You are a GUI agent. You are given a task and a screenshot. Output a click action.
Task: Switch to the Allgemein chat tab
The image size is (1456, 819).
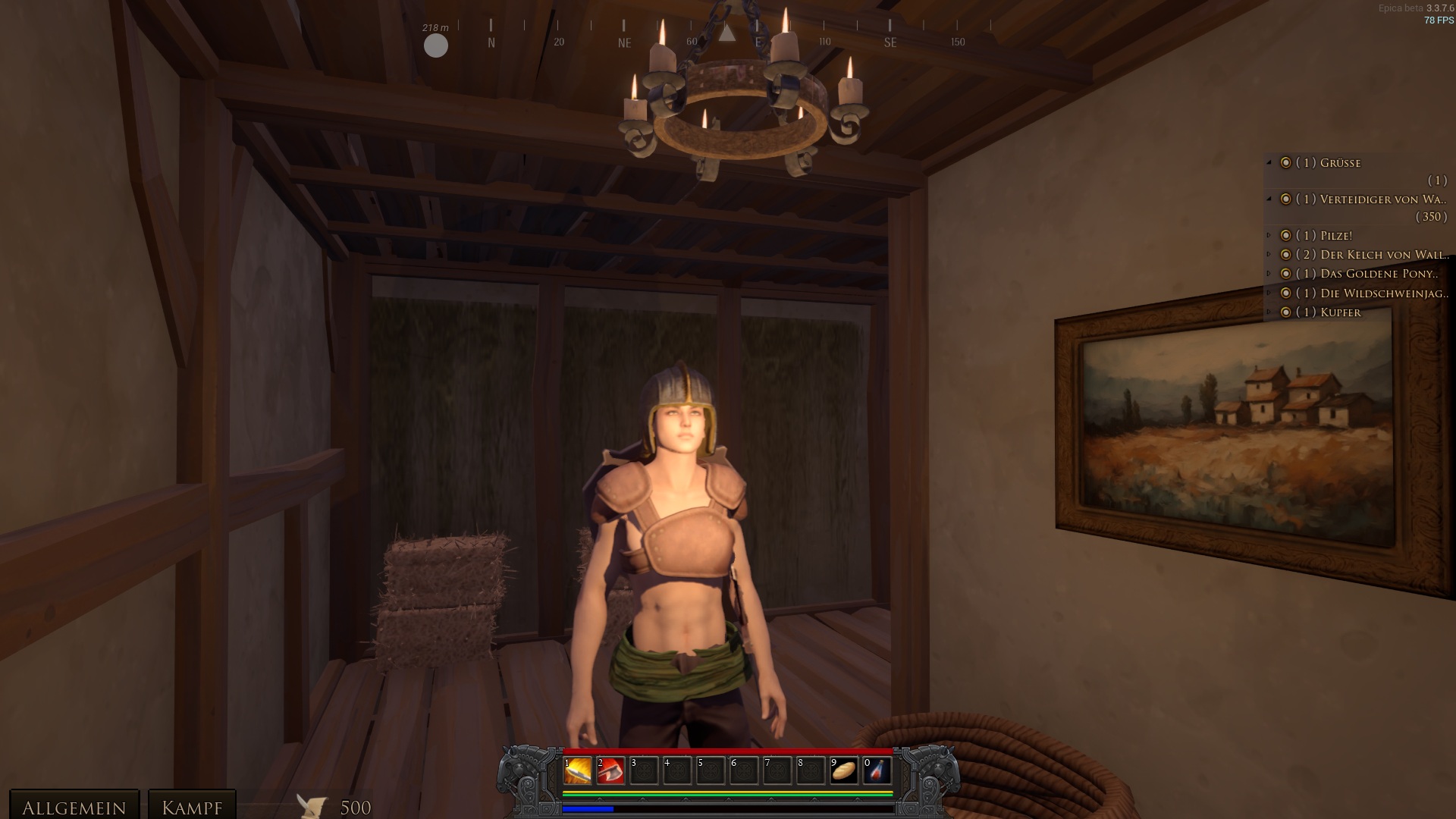(74, 807)
